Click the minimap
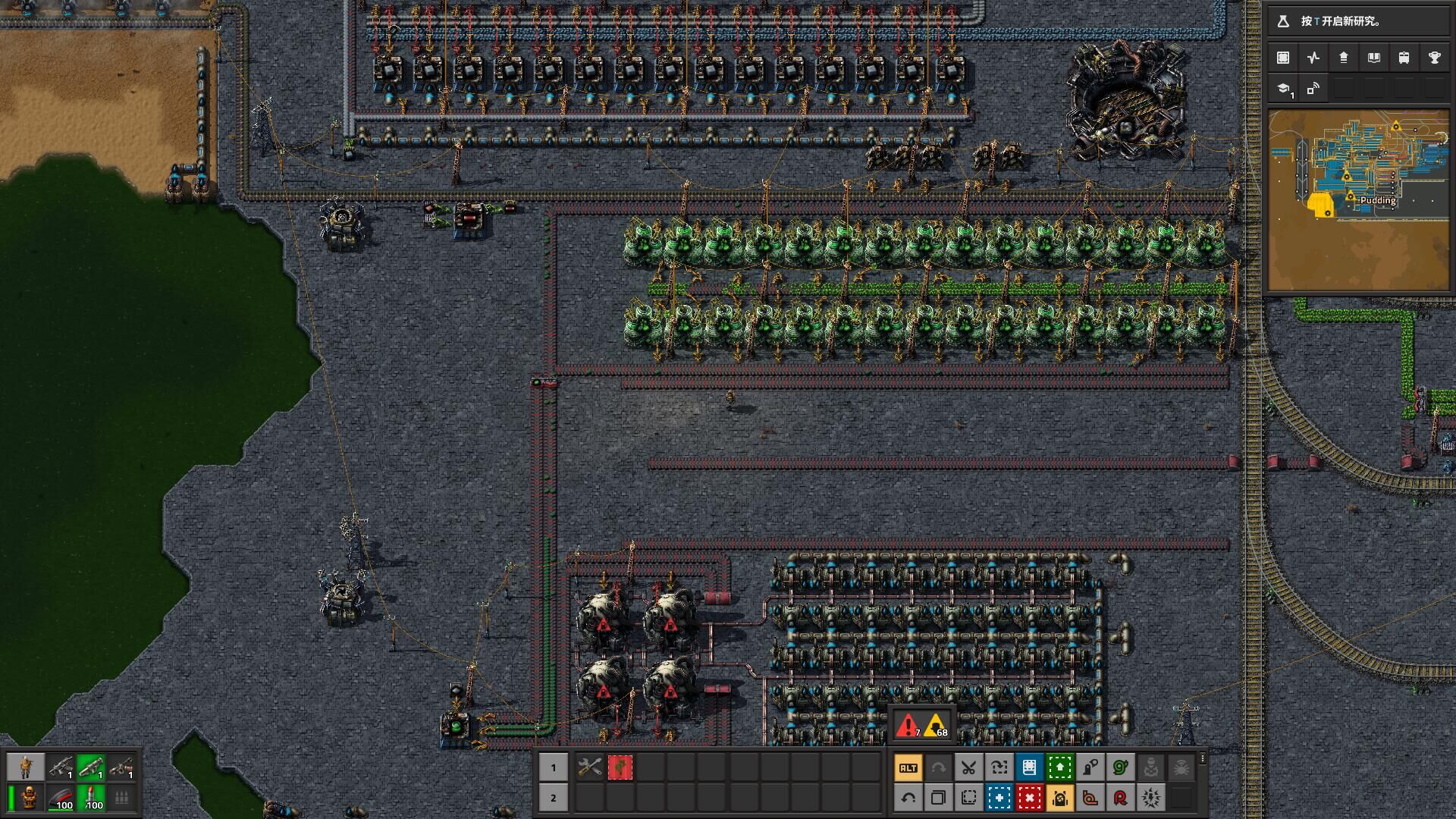1456x819 pixels. pyautogui.click(x=1358, y=201)
